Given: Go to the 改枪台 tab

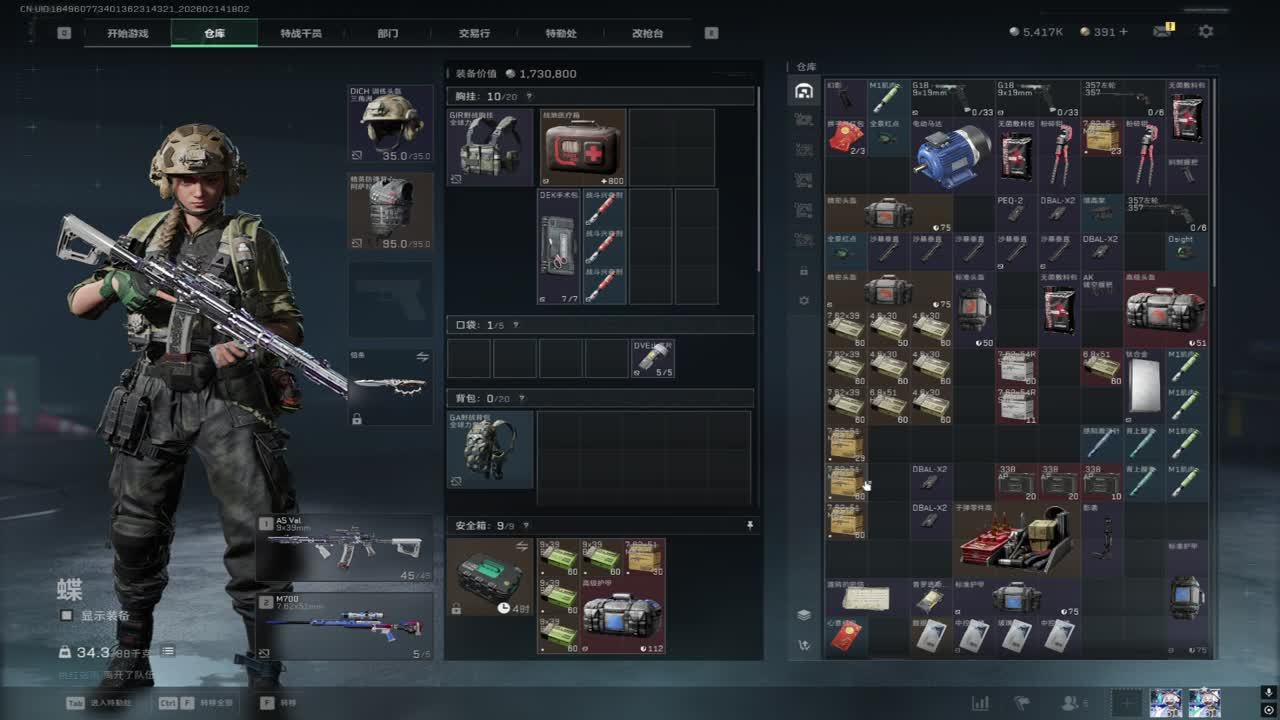Looking at the screenshot, I should [647, 33].
